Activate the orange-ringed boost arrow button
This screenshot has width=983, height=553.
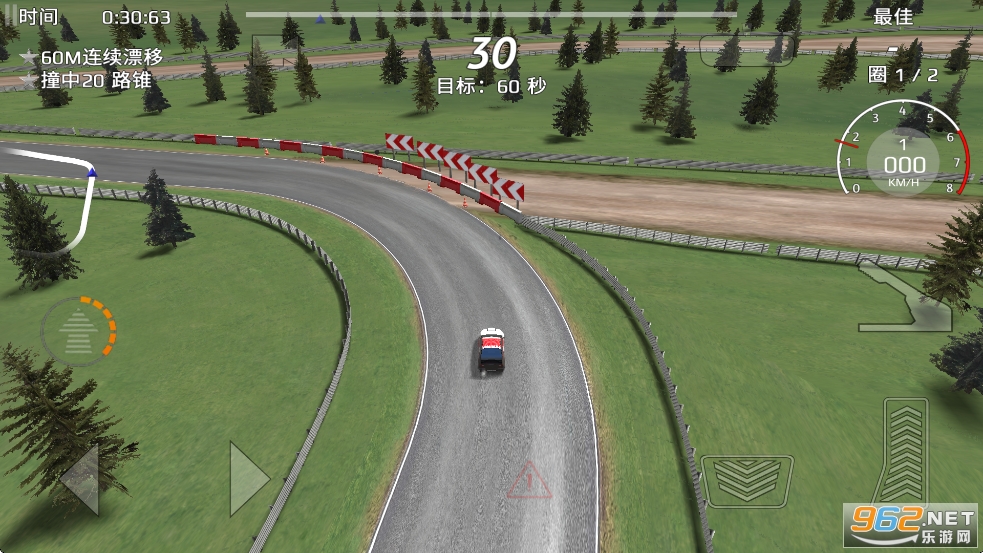[x=78, y=331]
